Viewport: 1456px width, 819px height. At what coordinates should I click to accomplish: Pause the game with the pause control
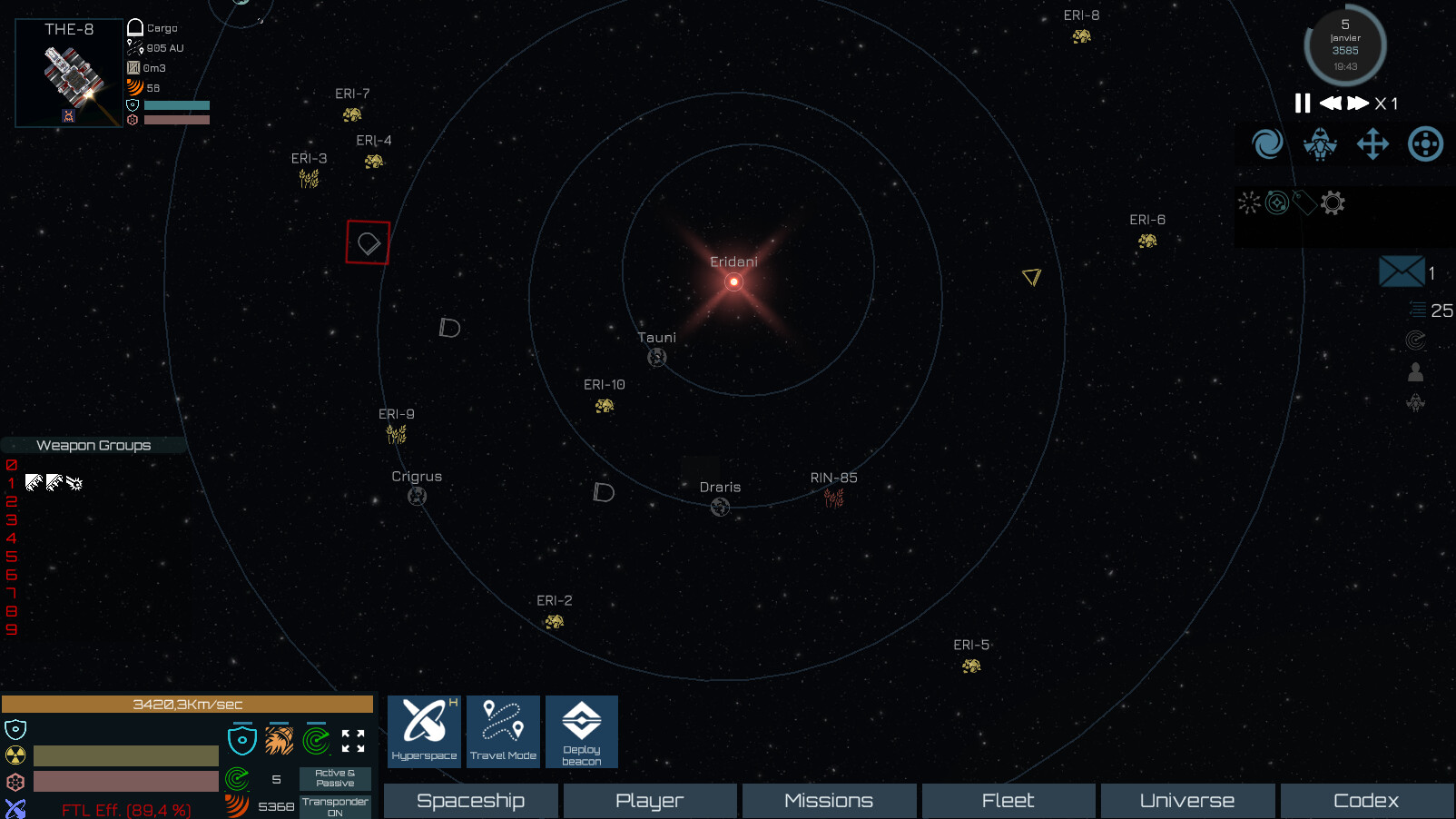pos(1302,104)
